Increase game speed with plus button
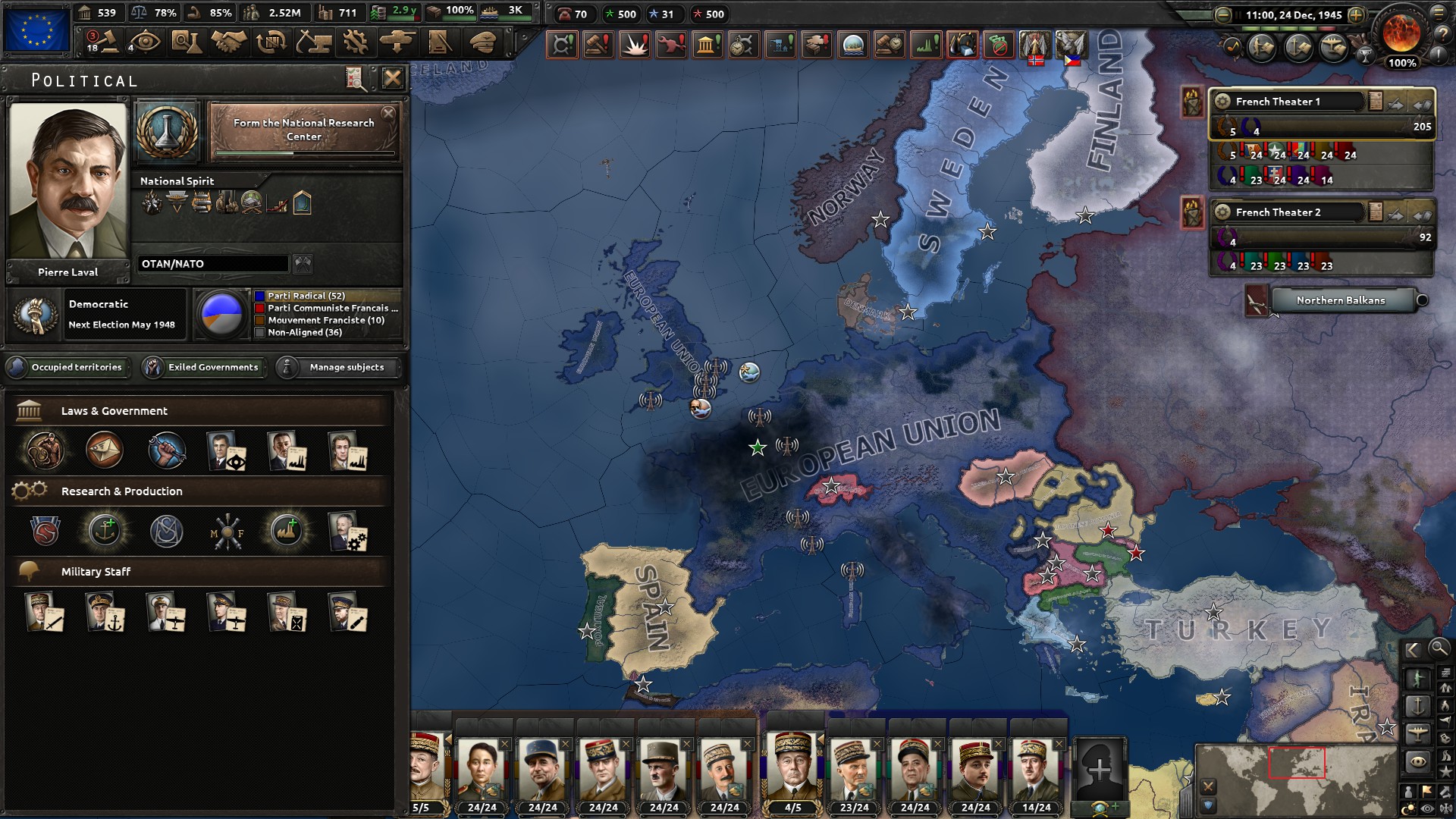The image size is (1456, 819). click(1356, 14)
